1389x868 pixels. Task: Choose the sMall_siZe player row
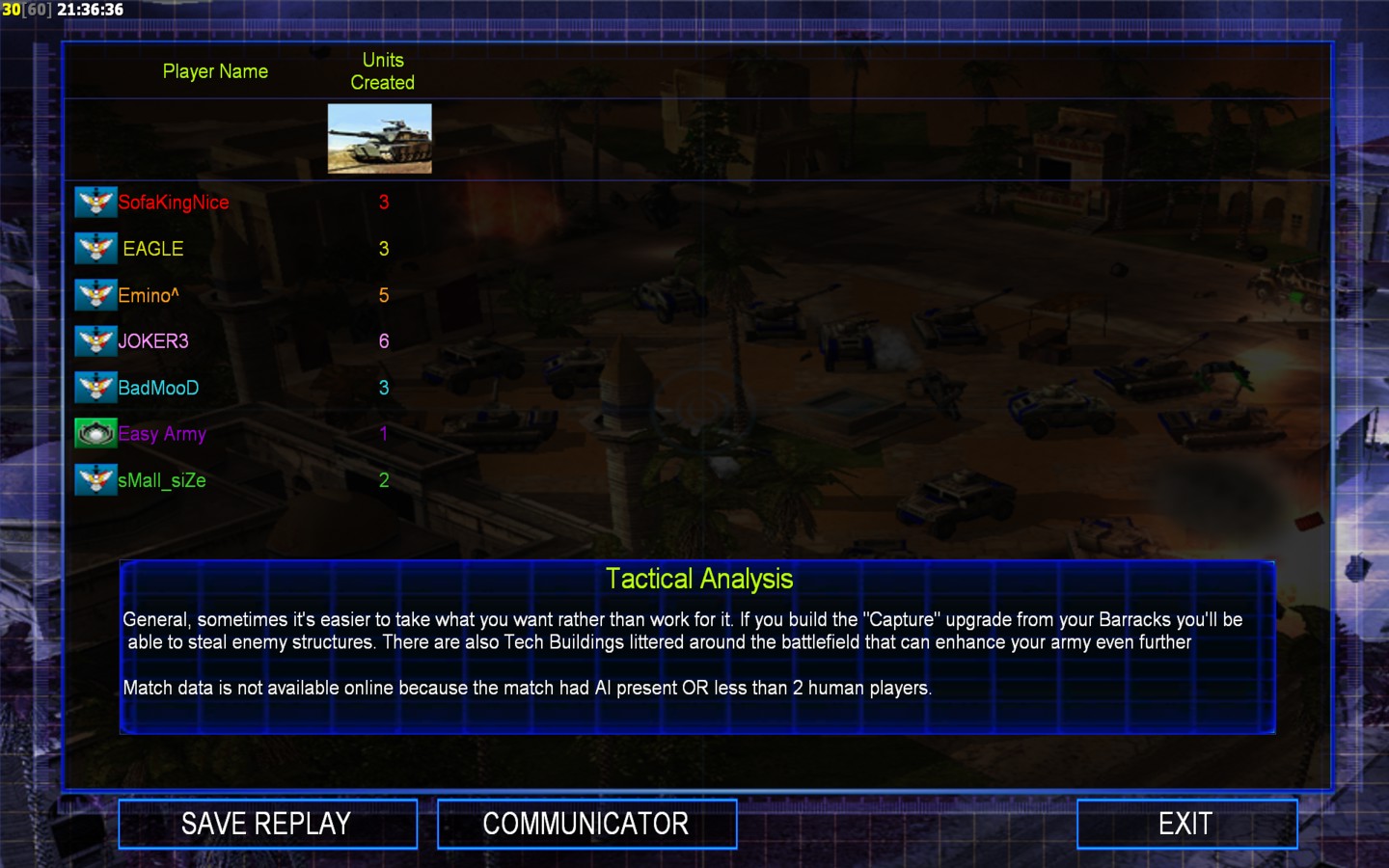point(162,480)
